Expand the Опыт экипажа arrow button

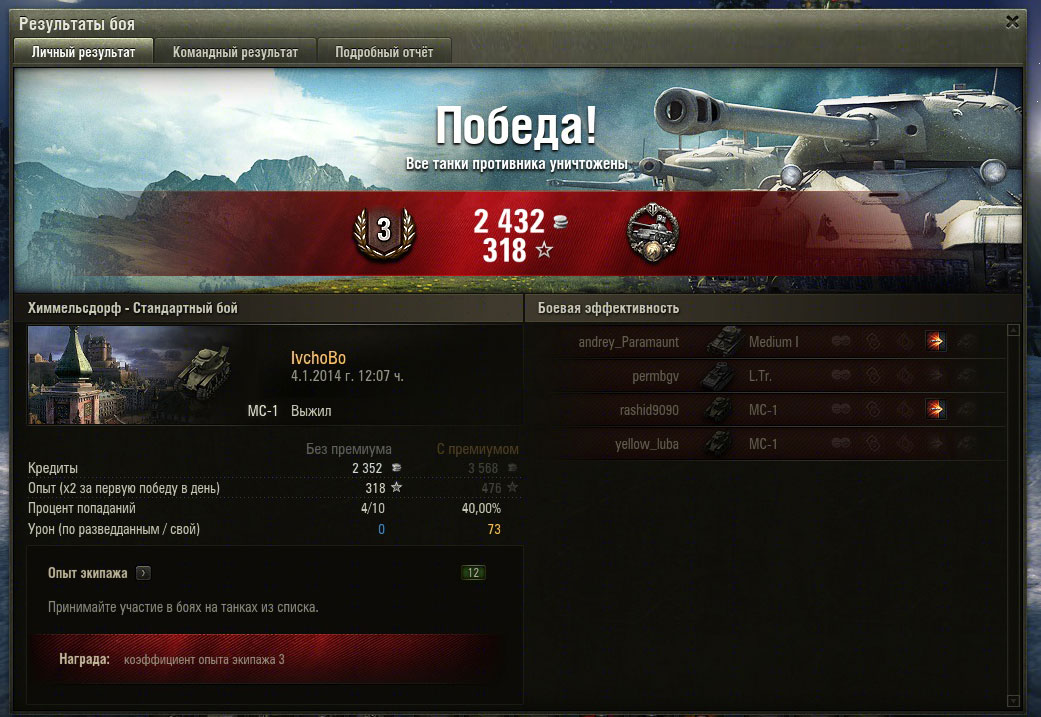pos(143,573)
